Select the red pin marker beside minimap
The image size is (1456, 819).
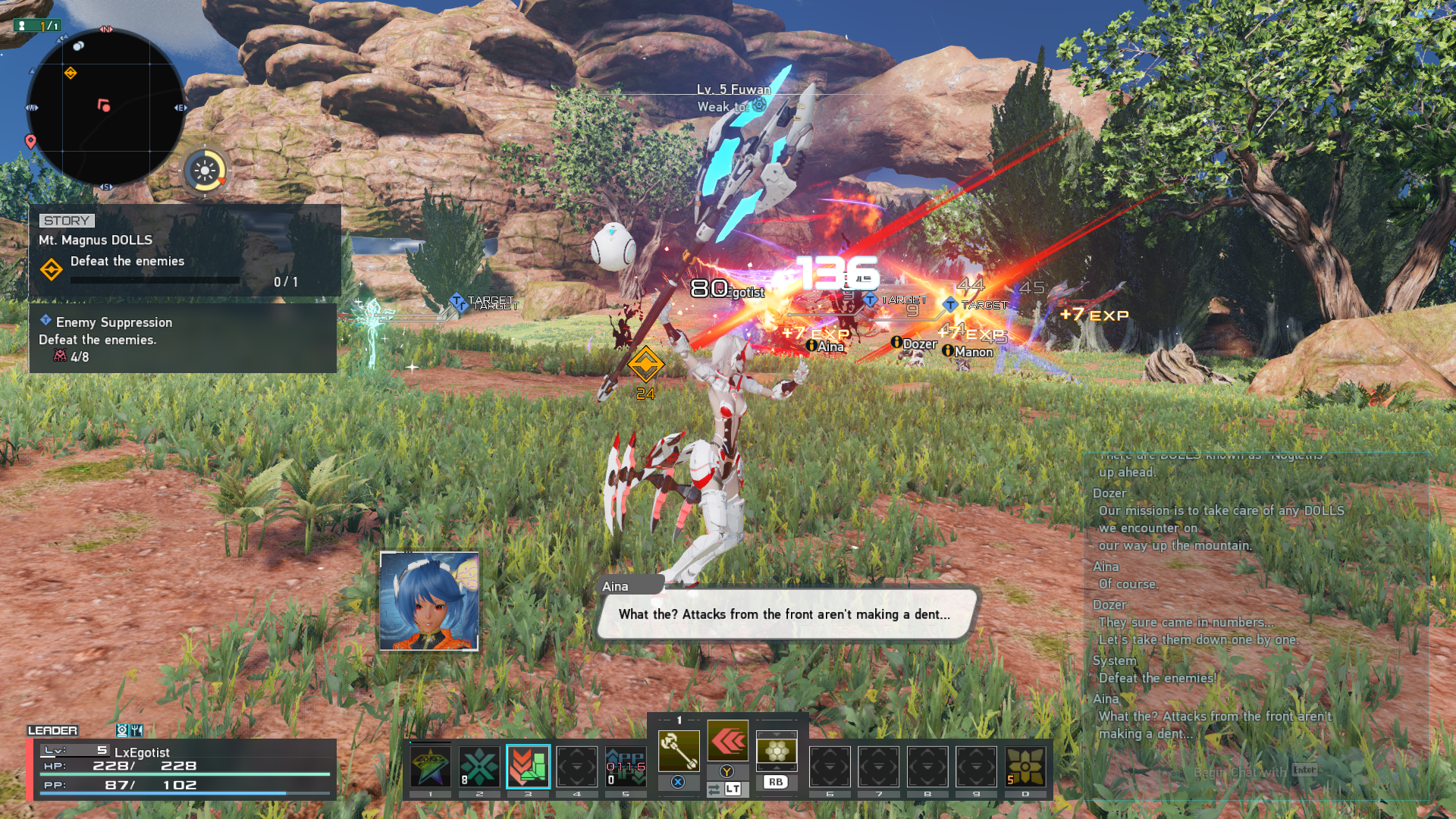pos(30,141)
